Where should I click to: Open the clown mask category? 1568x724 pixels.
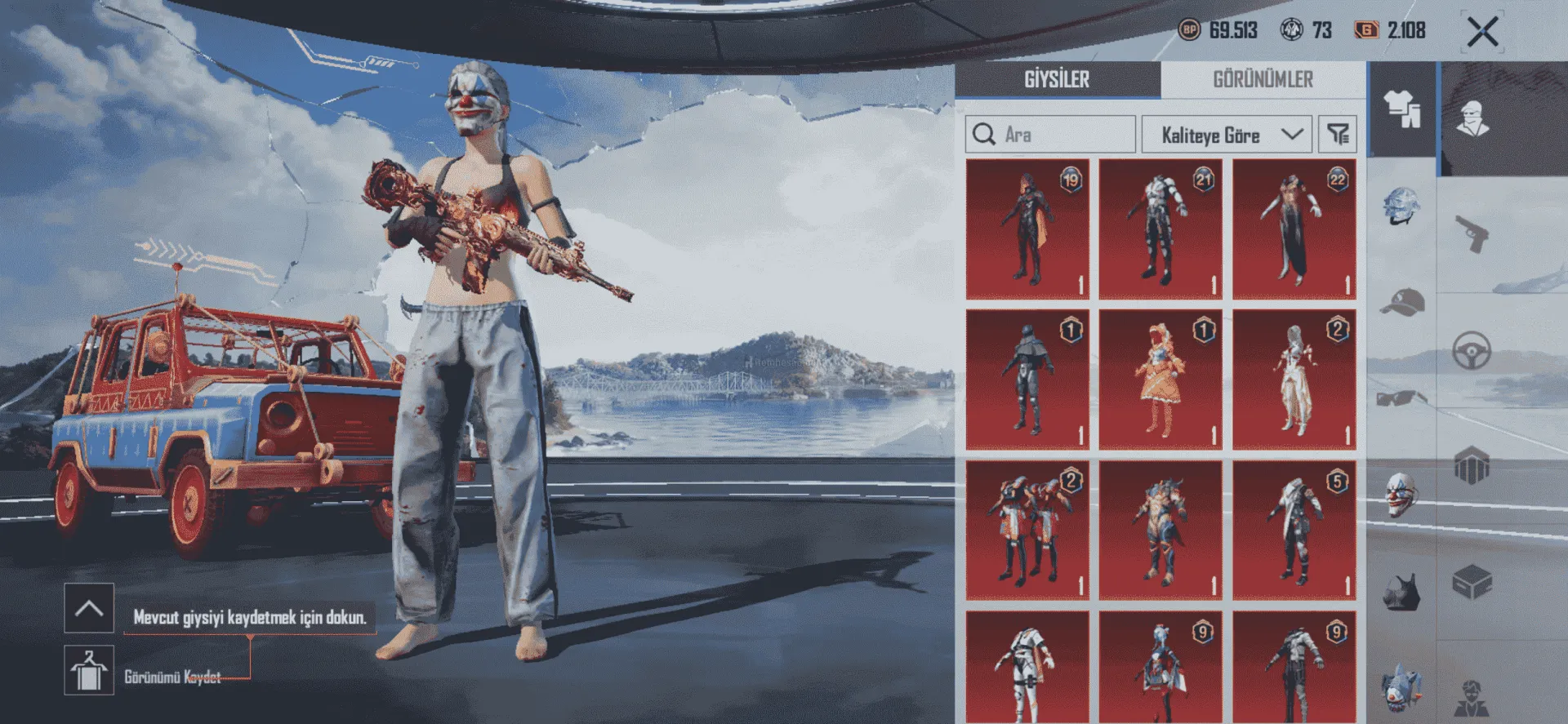tap(1401, 494)
